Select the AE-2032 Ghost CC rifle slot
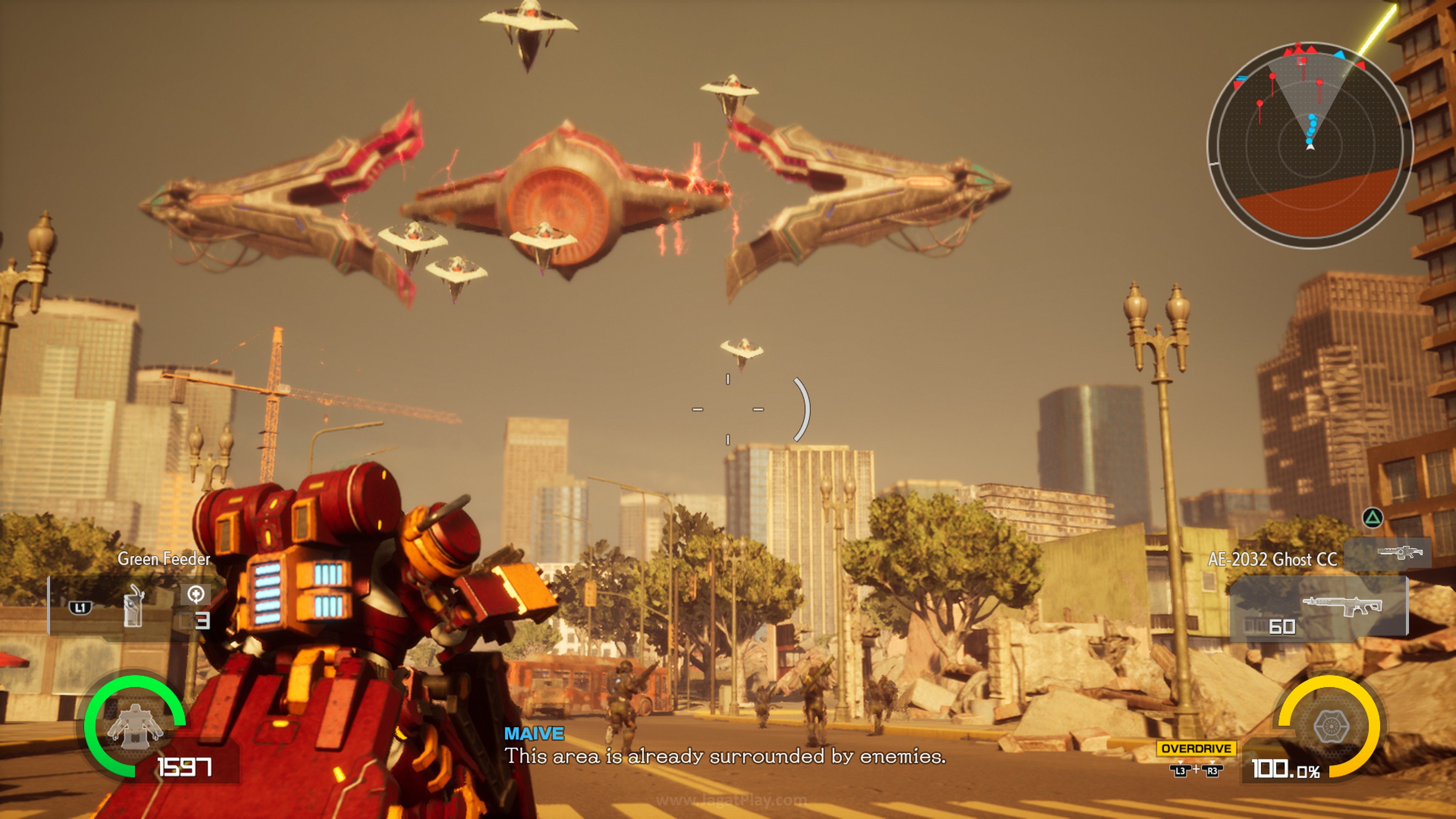Screen dimensions: 1456x819 [x=1318, y=608]
